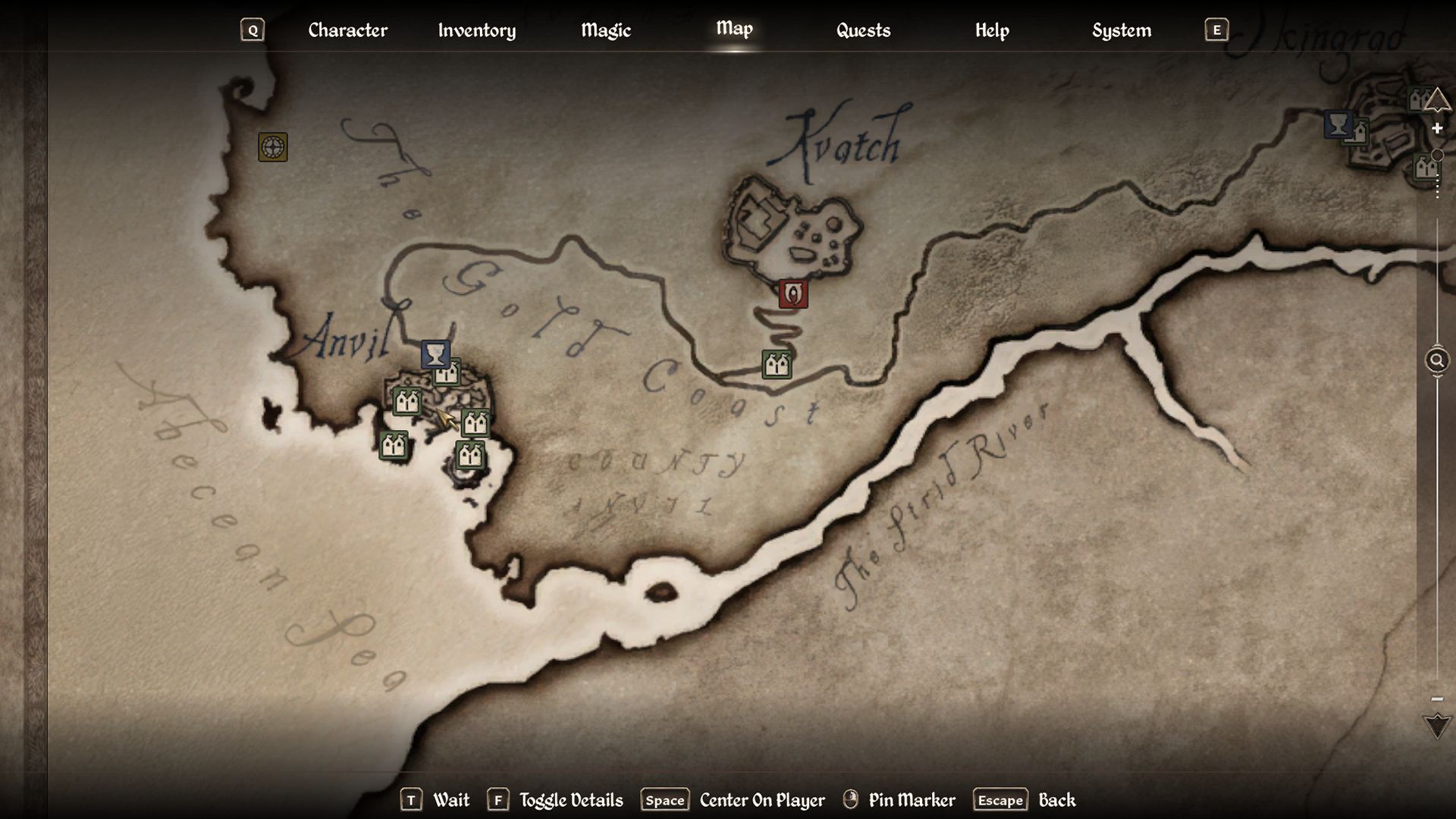Switch to the Inventory tab
Viewport: 1456px width, 819px height.
point(476,30)
